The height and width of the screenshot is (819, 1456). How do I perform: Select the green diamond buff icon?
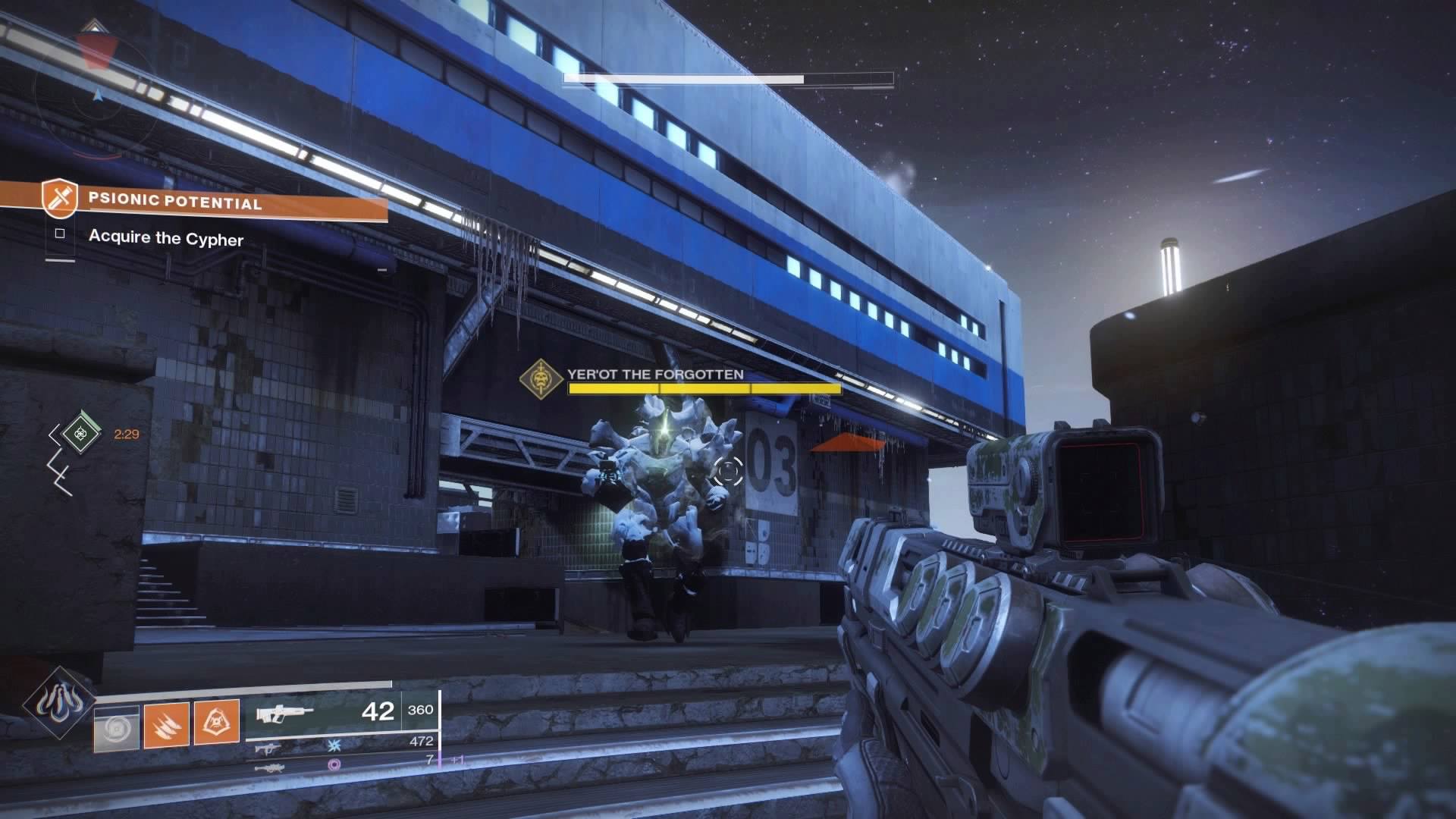click(79, 434)
